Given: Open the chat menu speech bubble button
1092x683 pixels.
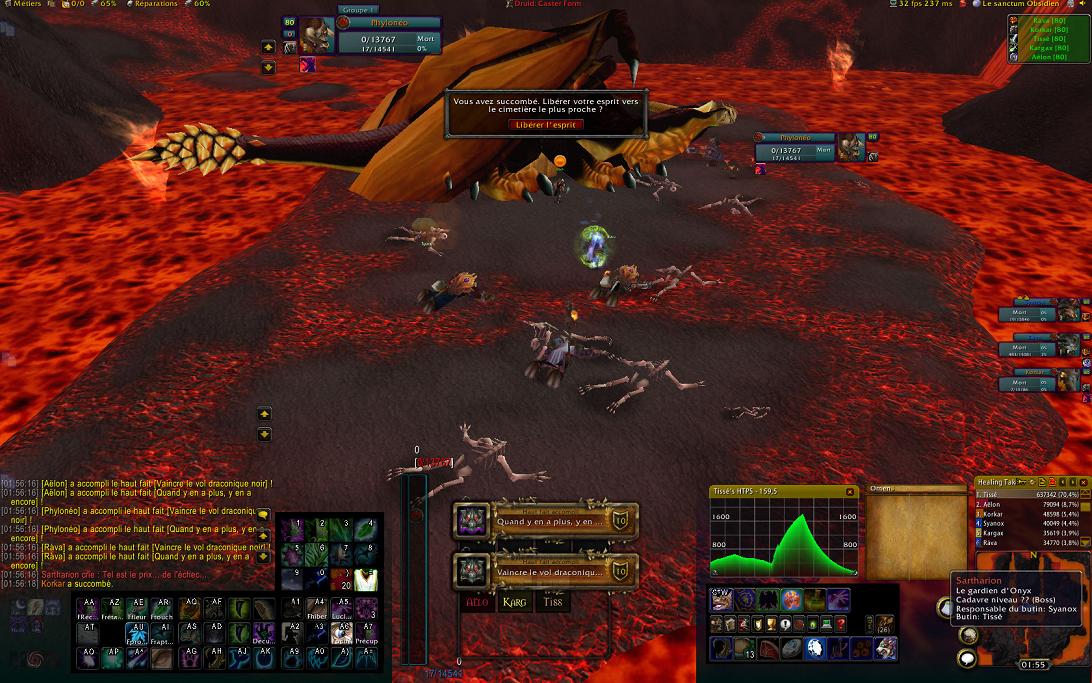Looking at the screenshot, I should pos(262,514).
